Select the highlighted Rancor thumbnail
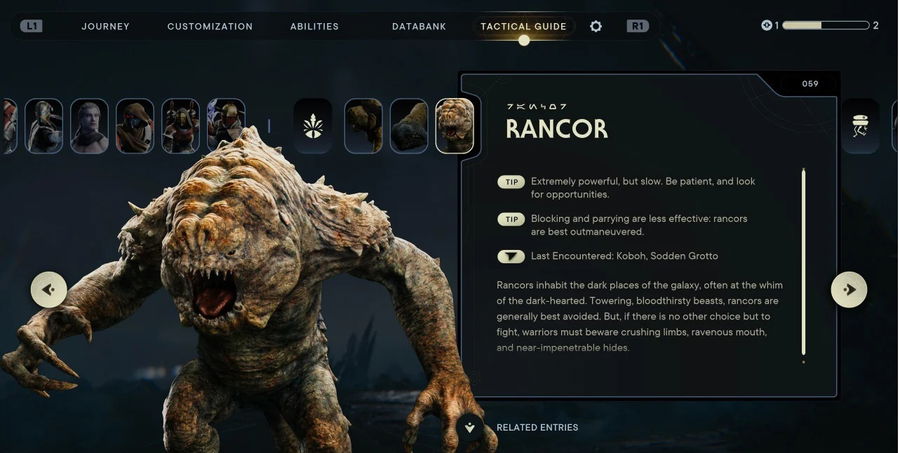Image resolution: width=900 pixels, height=453 pixels. point(455,126)
